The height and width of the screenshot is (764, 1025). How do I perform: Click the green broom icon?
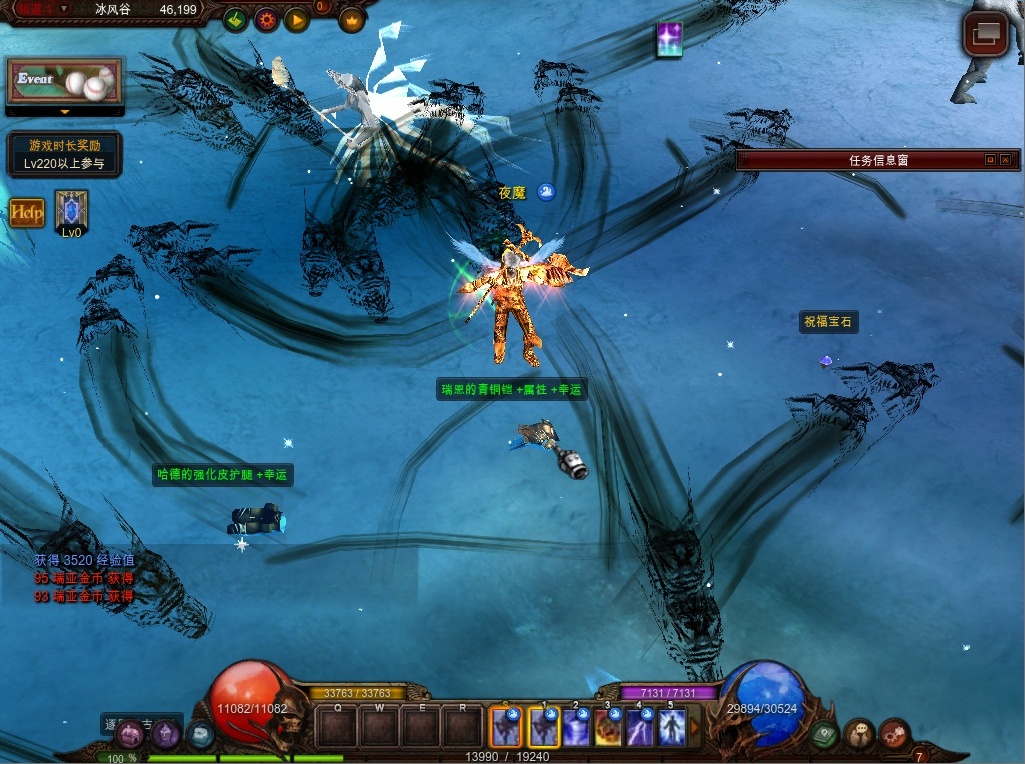click(235, 19)
